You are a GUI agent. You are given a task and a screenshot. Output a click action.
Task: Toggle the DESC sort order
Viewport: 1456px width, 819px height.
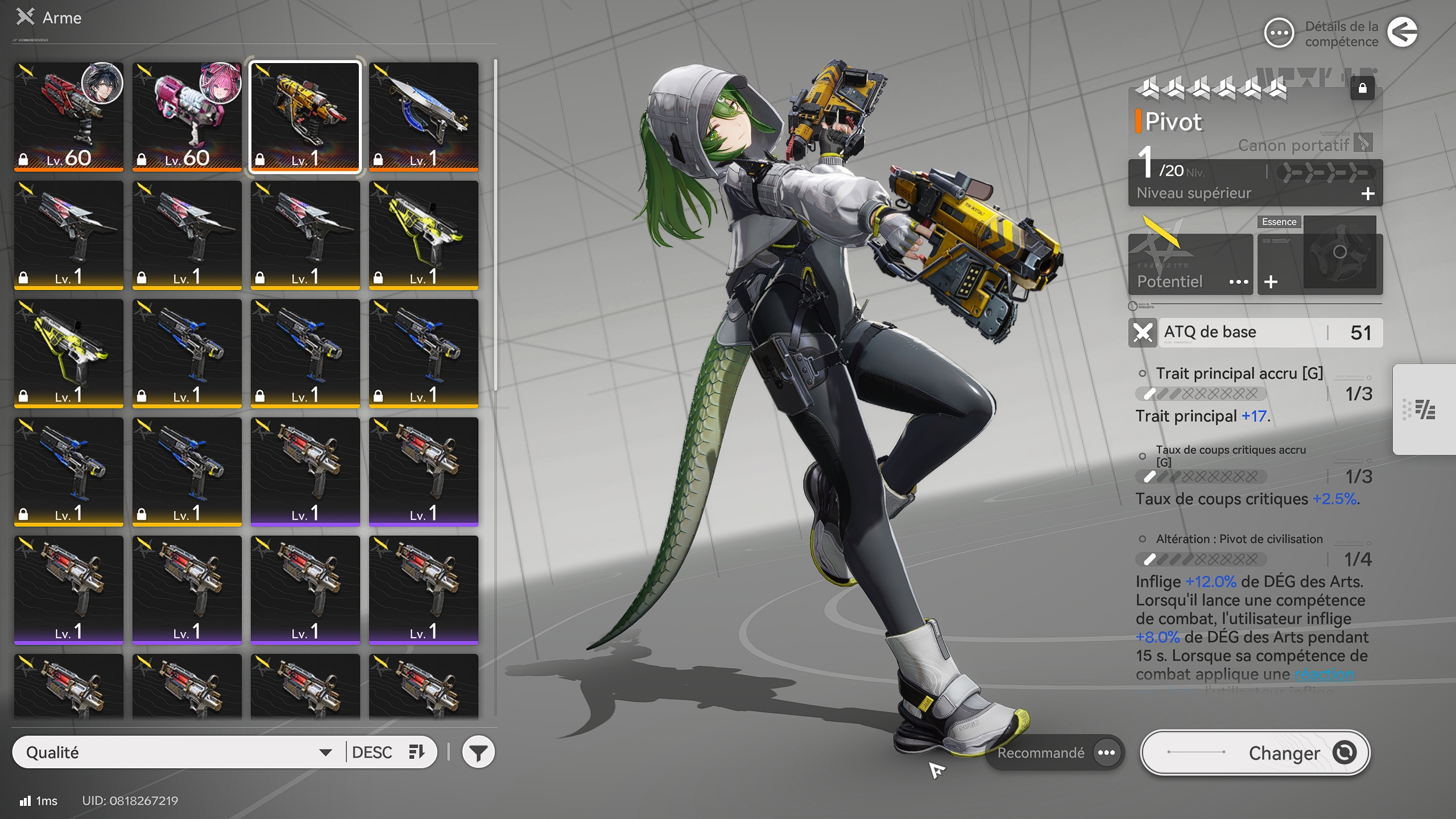(x=389, y=752)
